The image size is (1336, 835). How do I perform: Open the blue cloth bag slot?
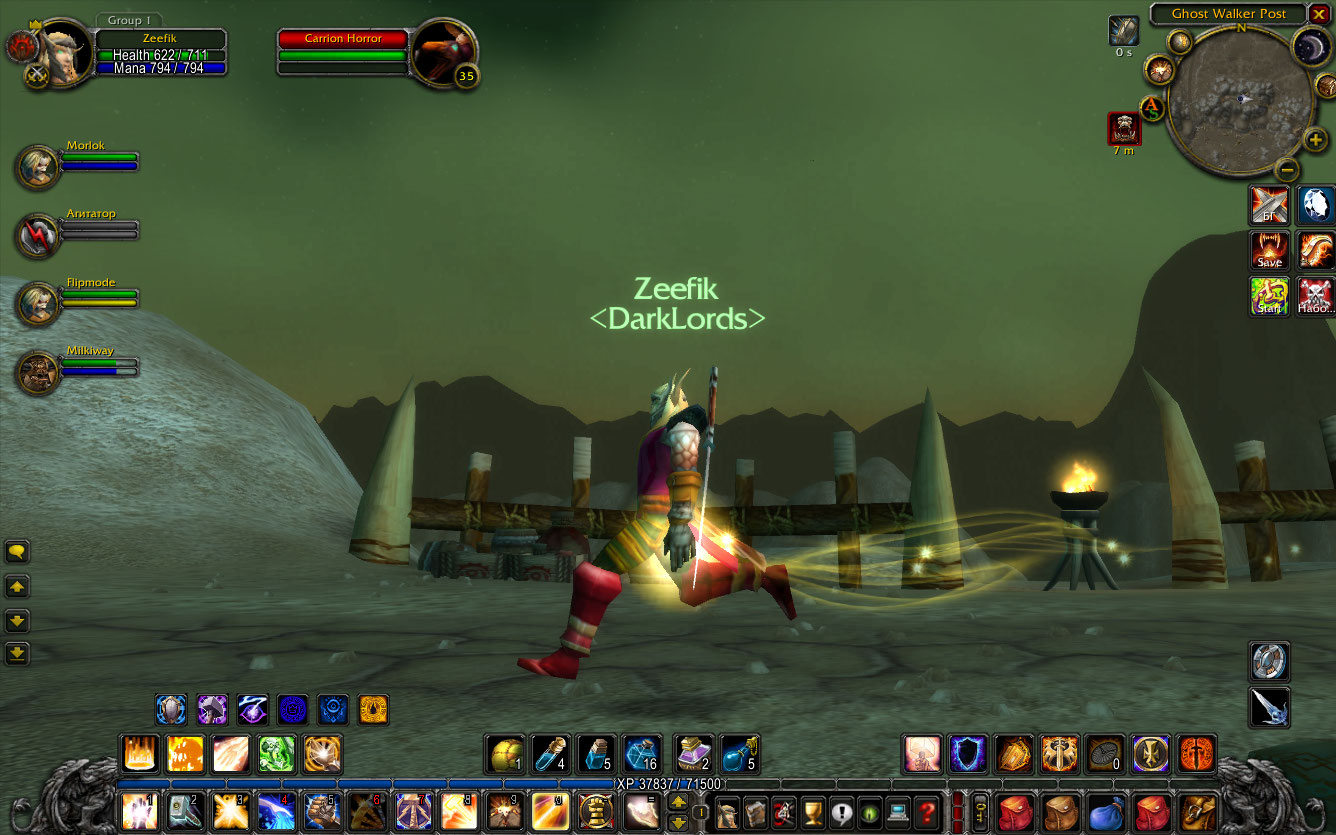coord(1107,810)
